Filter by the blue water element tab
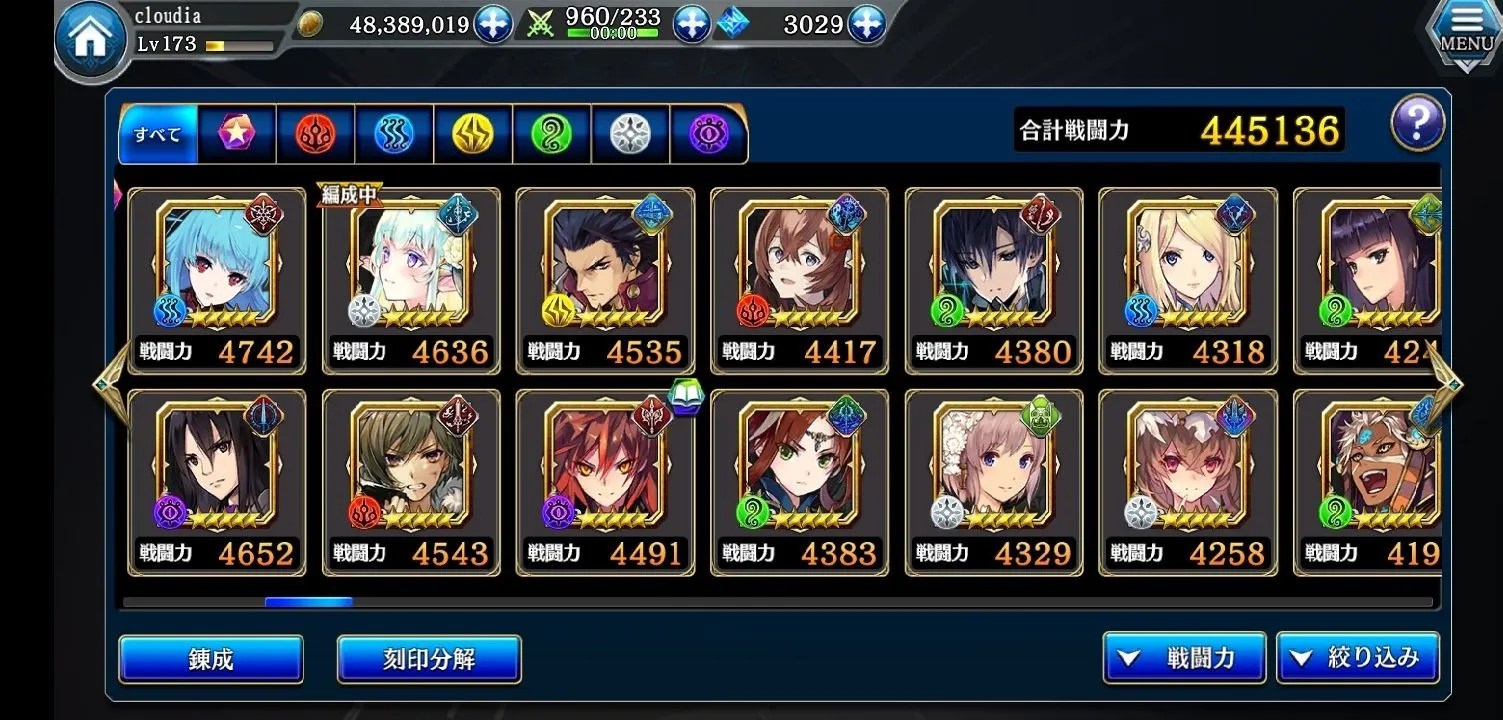The height and width of the screenshot is (720, 1503). click(394, 134)
